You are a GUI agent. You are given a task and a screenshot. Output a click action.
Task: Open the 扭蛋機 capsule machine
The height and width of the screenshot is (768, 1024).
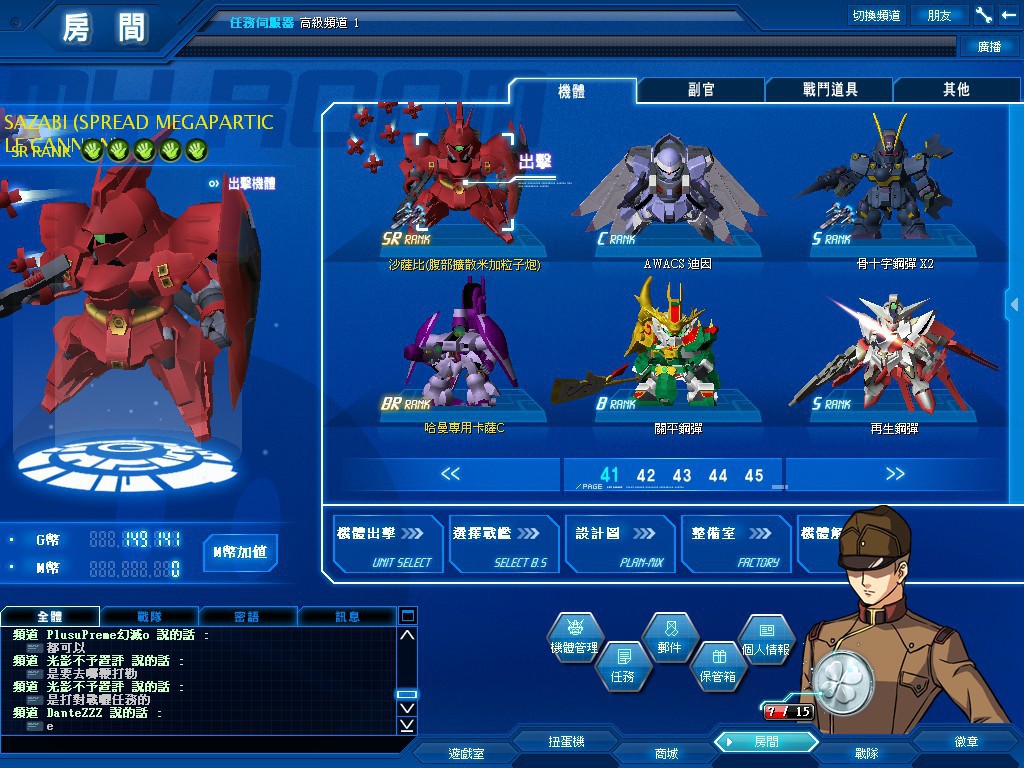pos(566,742)
